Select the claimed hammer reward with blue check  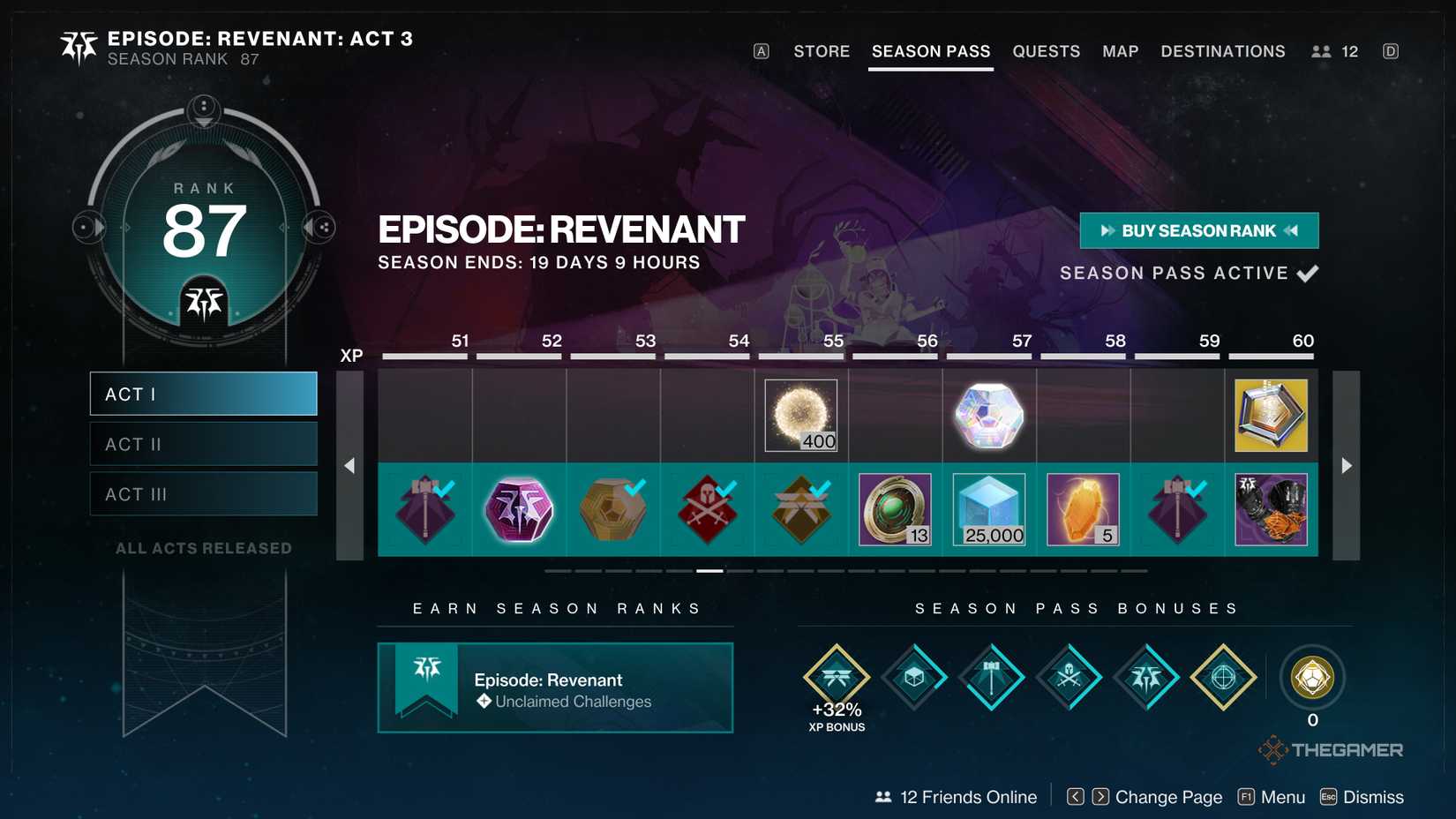[x=424, y=509]
